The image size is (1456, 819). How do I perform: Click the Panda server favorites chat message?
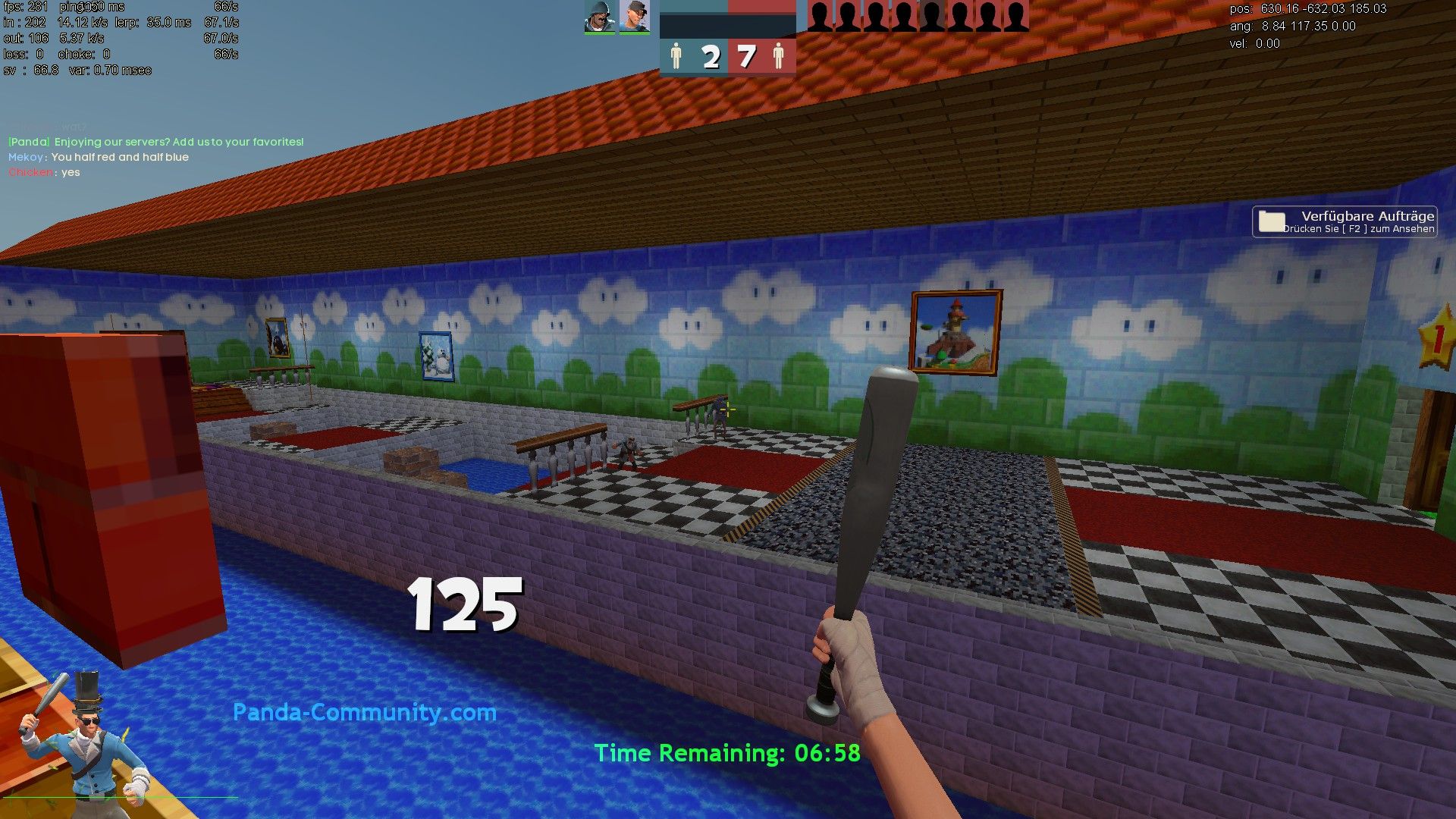click(155, 142)
